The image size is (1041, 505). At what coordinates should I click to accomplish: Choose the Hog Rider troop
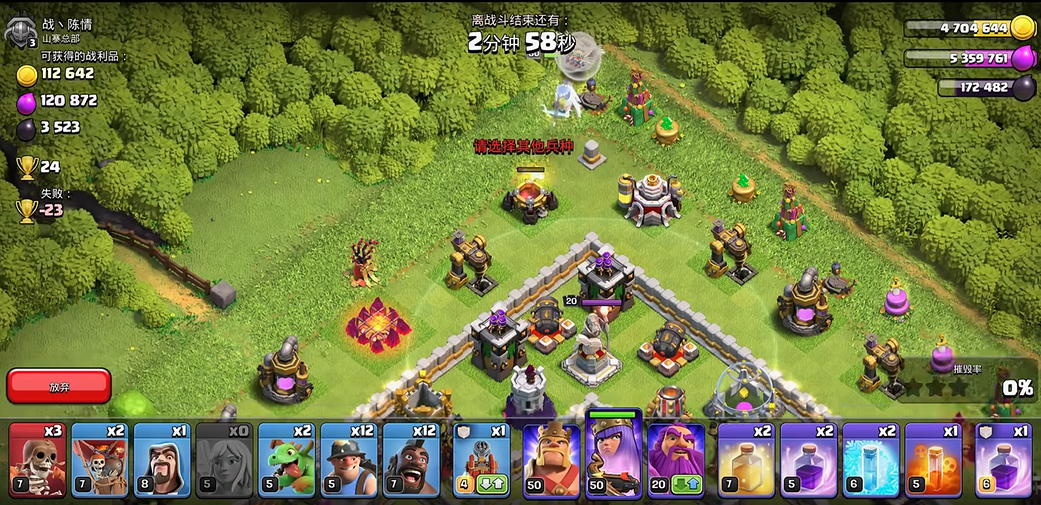coord(411,460)
